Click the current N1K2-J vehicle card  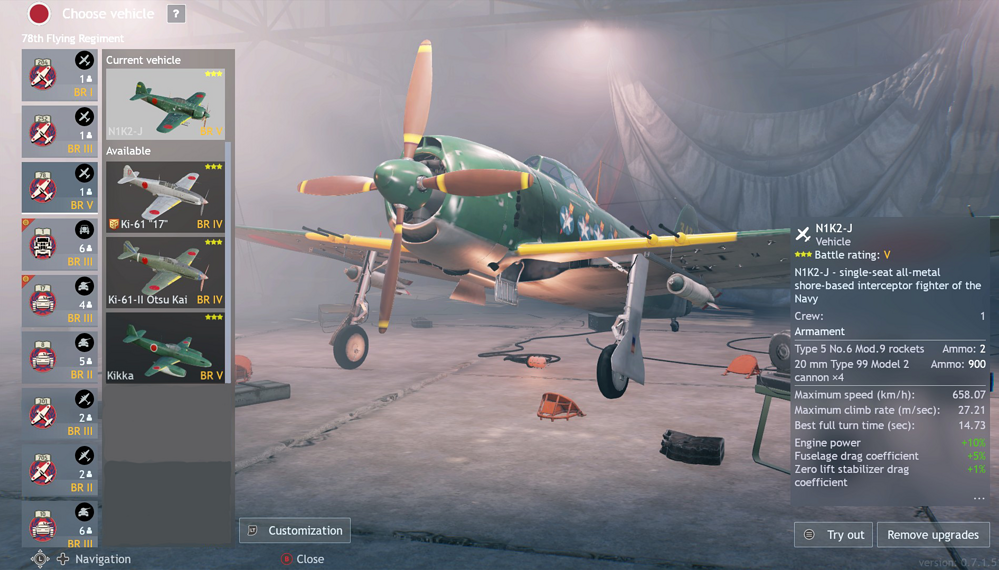point(165,103)
